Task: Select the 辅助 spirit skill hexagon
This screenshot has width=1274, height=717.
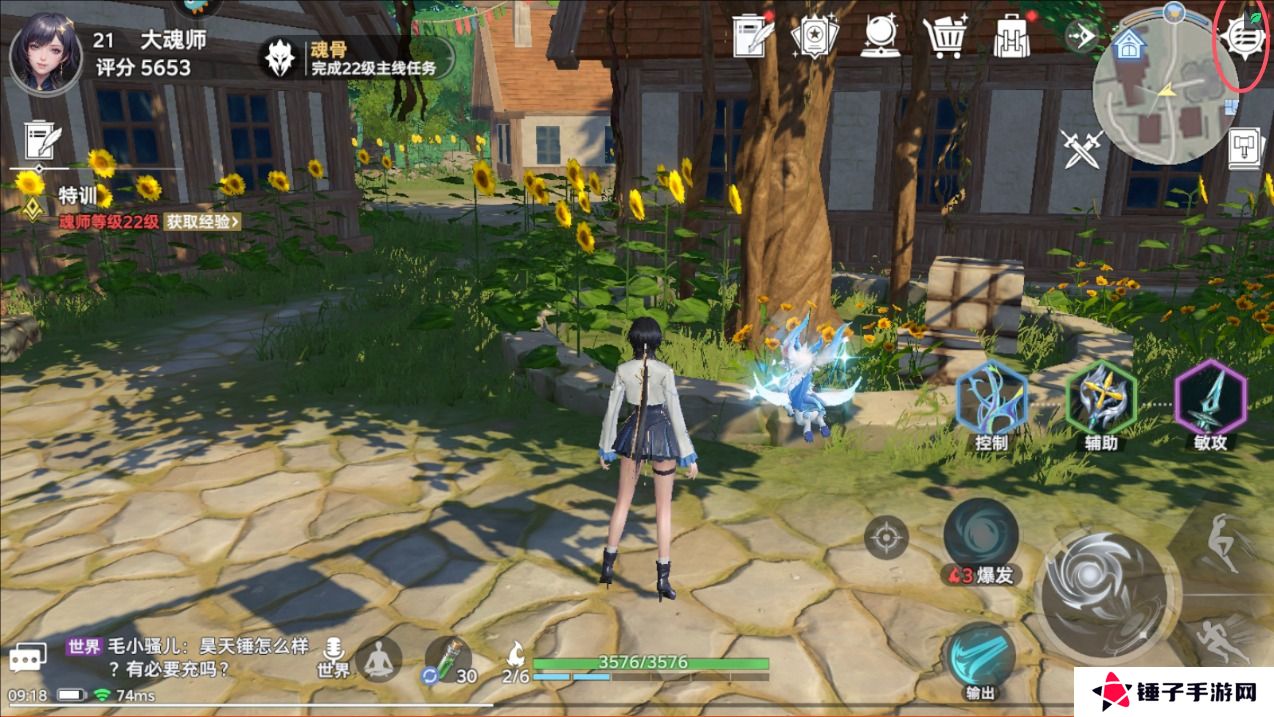Action: [x=1101, y=400]
